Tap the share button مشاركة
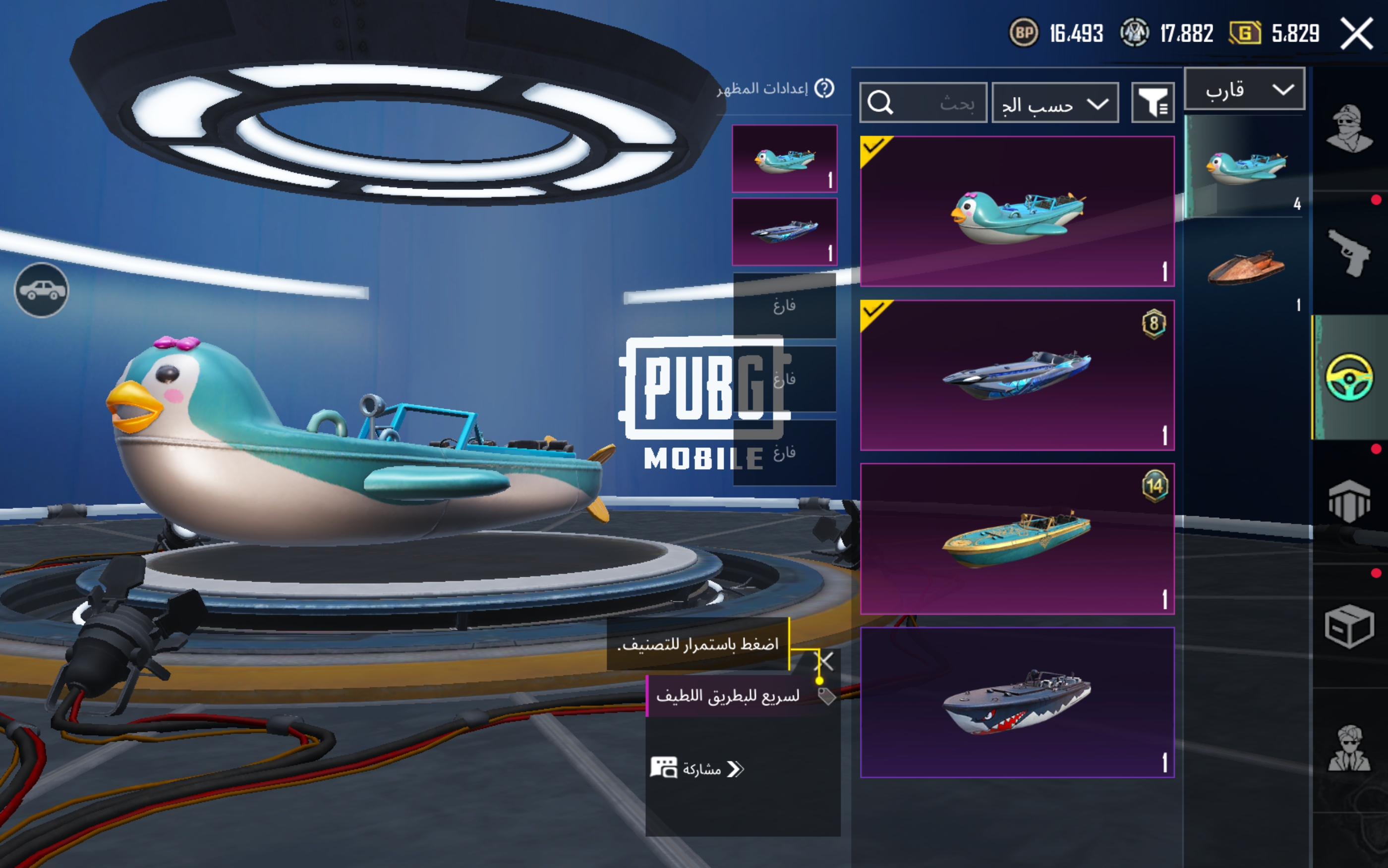 tap(698, 769)
